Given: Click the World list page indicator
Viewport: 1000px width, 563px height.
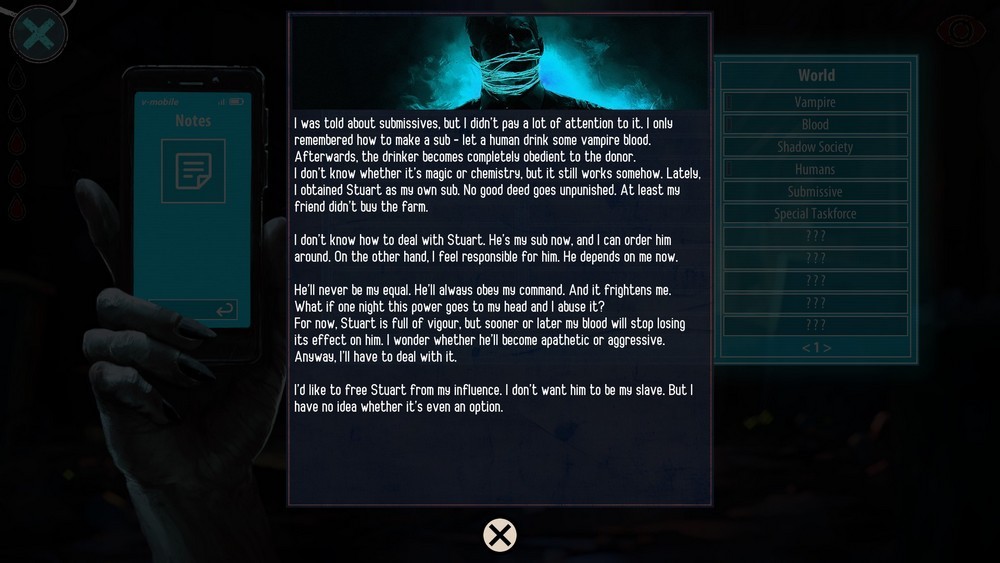Looking at the screenshot, I should pos(816,348).
